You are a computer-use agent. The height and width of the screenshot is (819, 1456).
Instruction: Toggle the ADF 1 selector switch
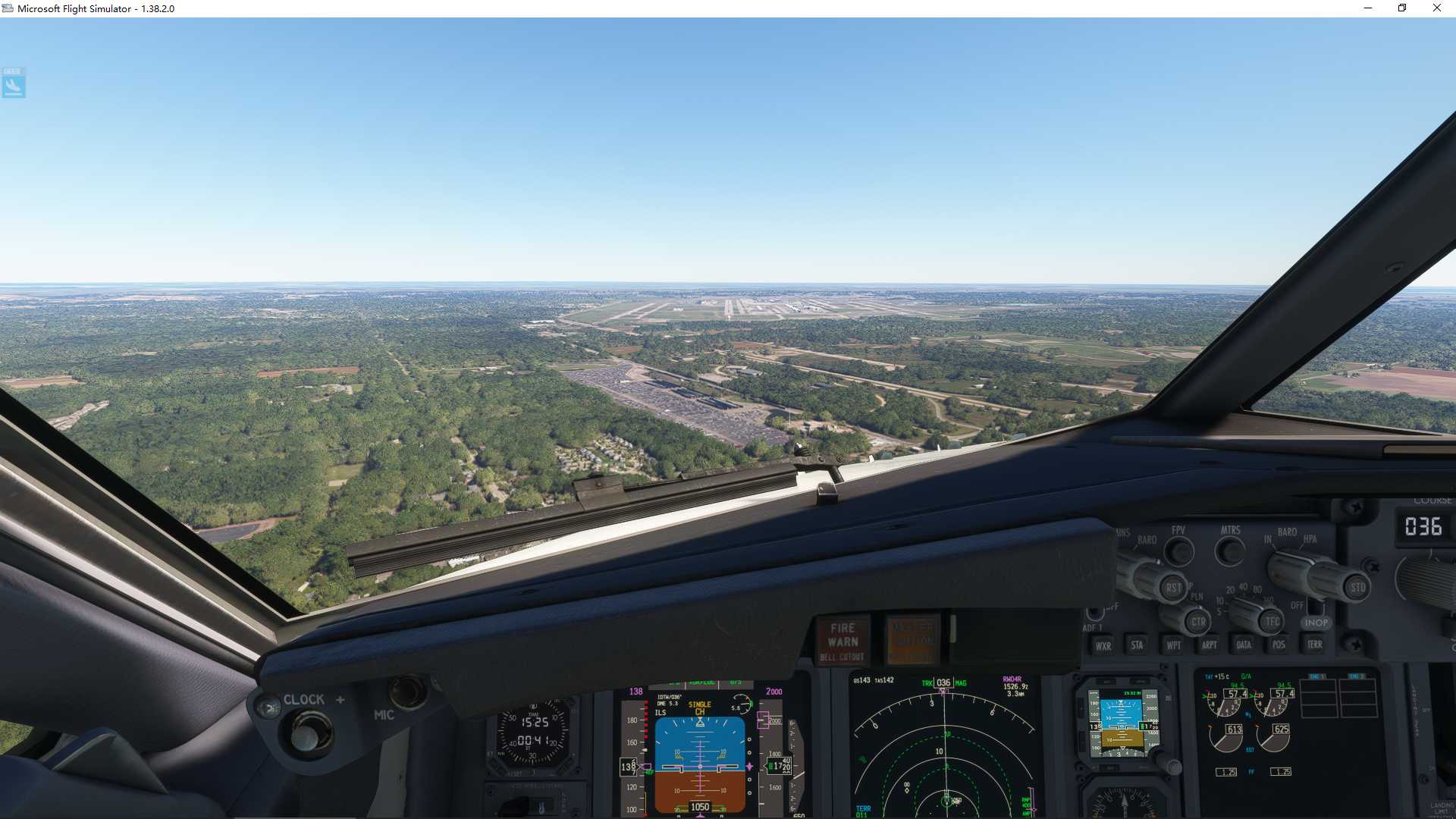[1096, 613]
